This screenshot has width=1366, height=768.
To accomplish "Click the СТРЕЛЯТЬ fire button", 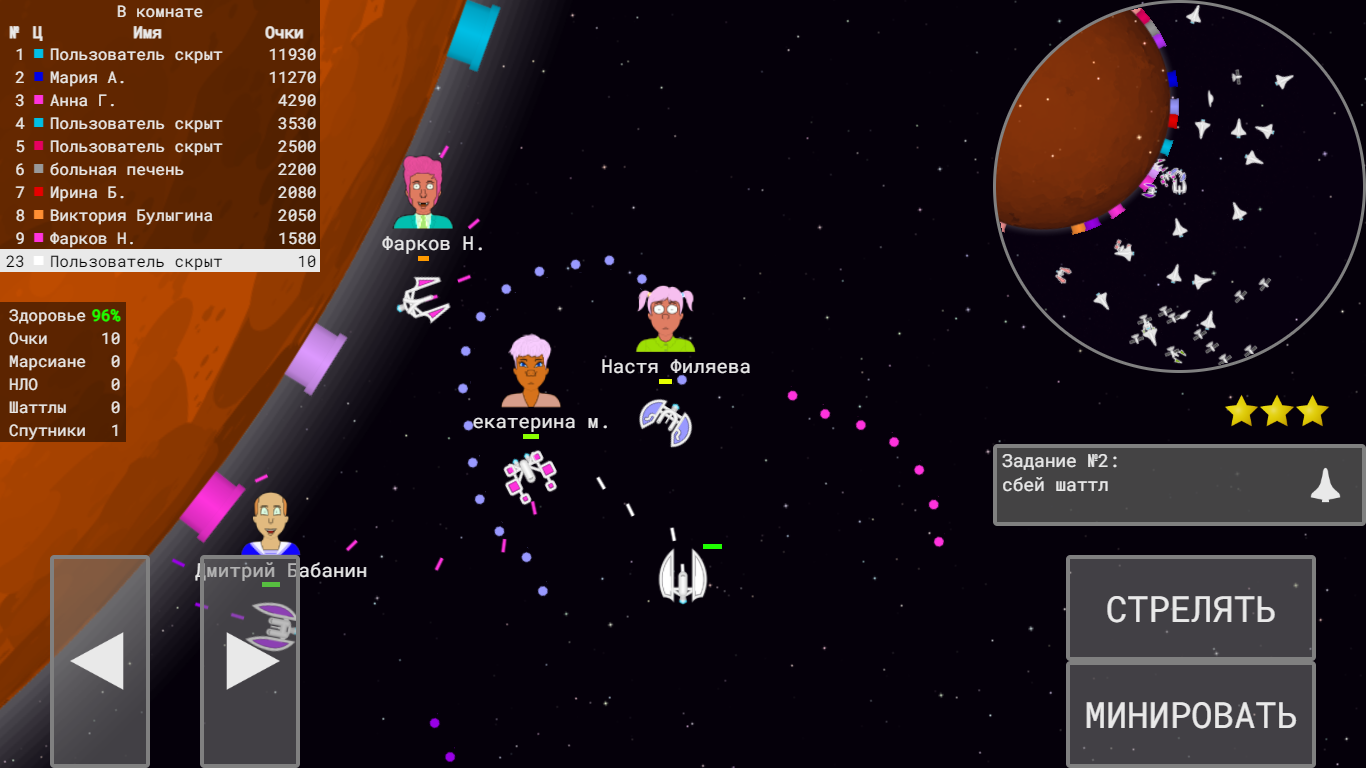I will pos(1190,608).
